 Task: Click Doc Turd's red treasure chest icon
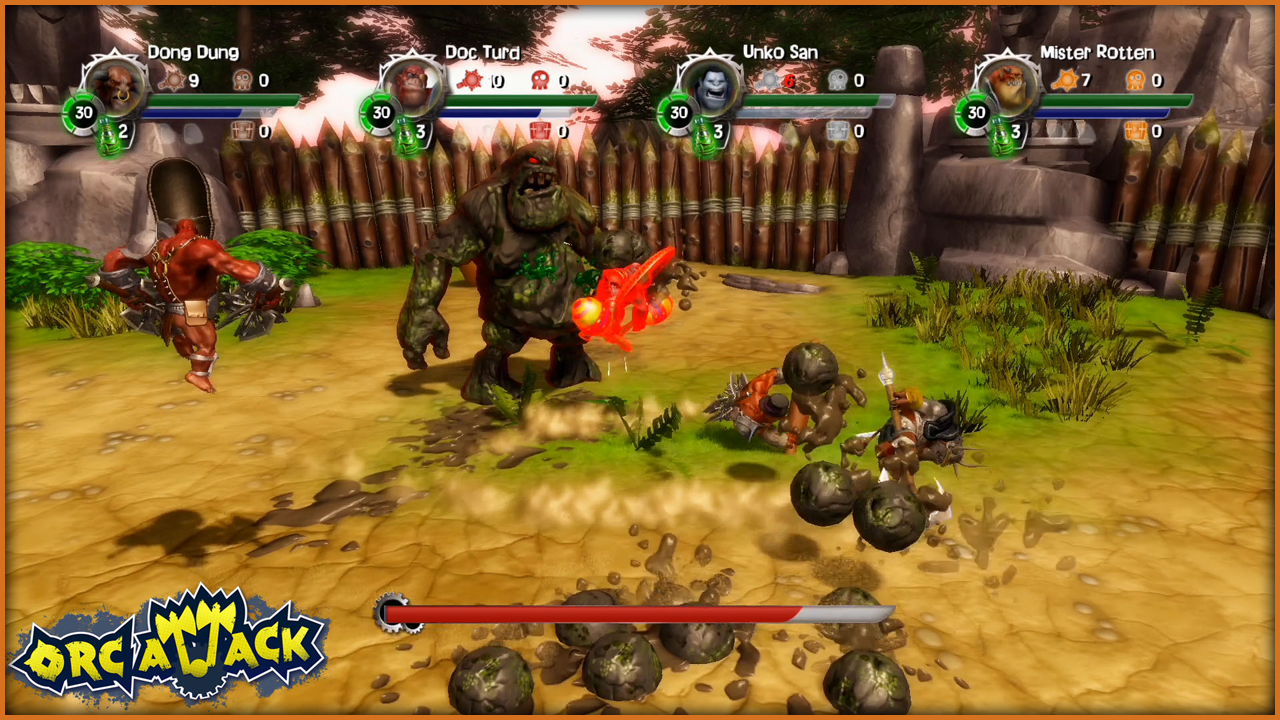pyautogui.click(x=539, y=131)
